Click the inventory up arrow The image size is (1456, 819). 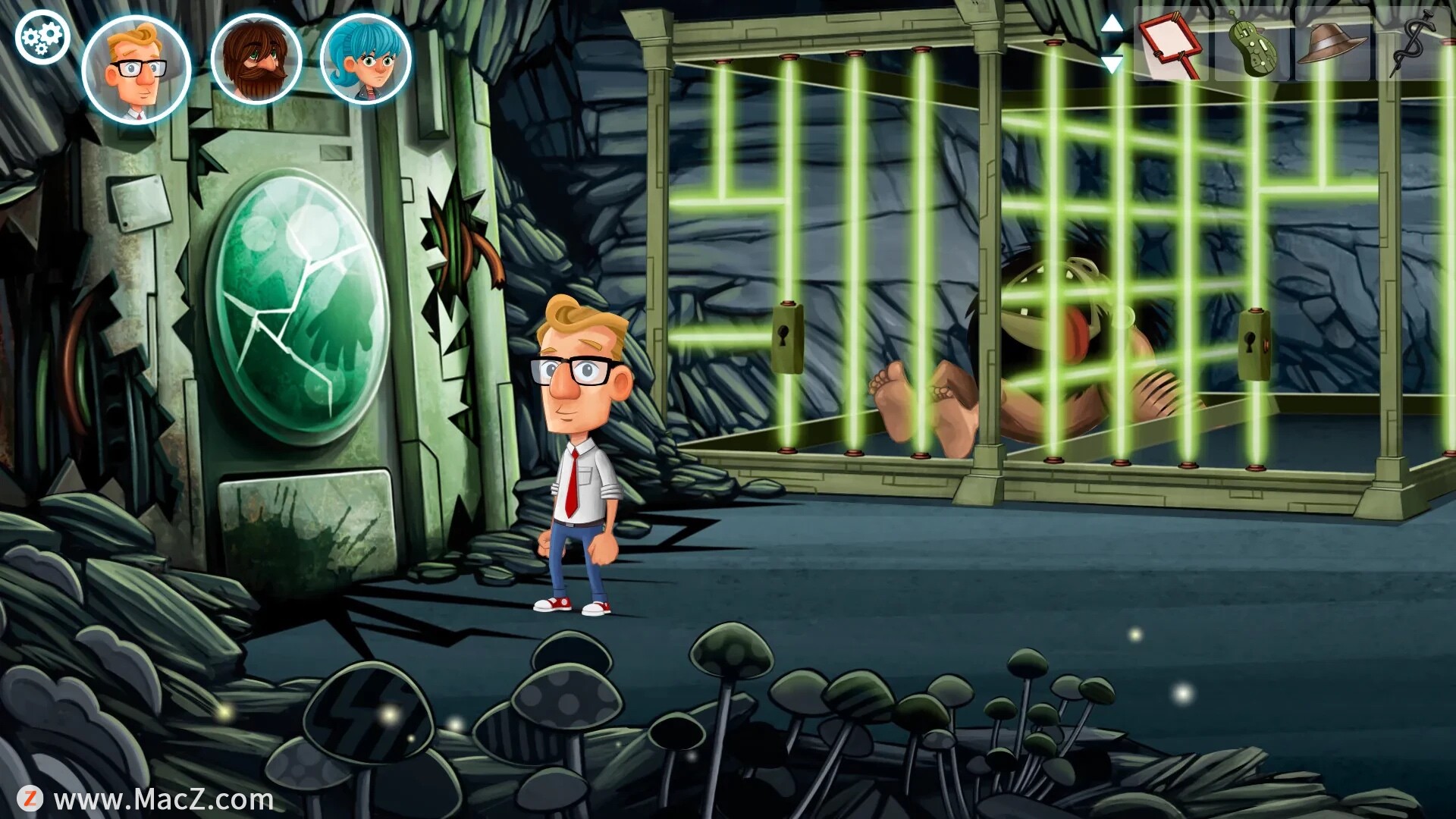[1112, 24]
